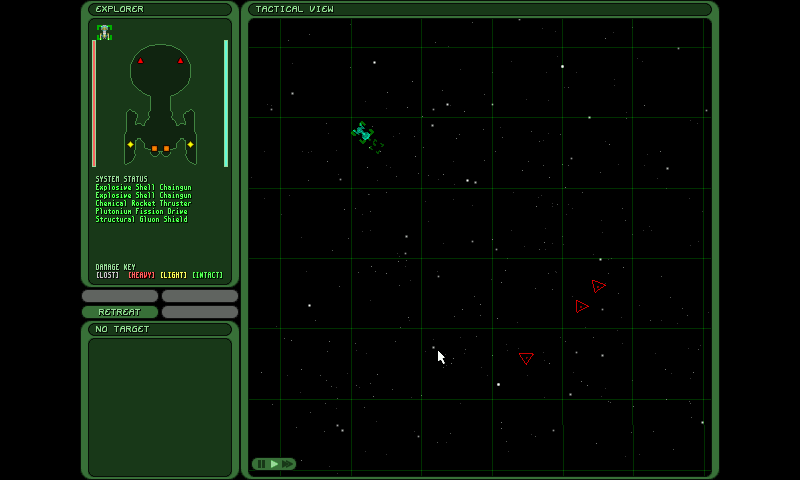
Task: Select the Explorer ship icon in the panel
Action: 104,32
